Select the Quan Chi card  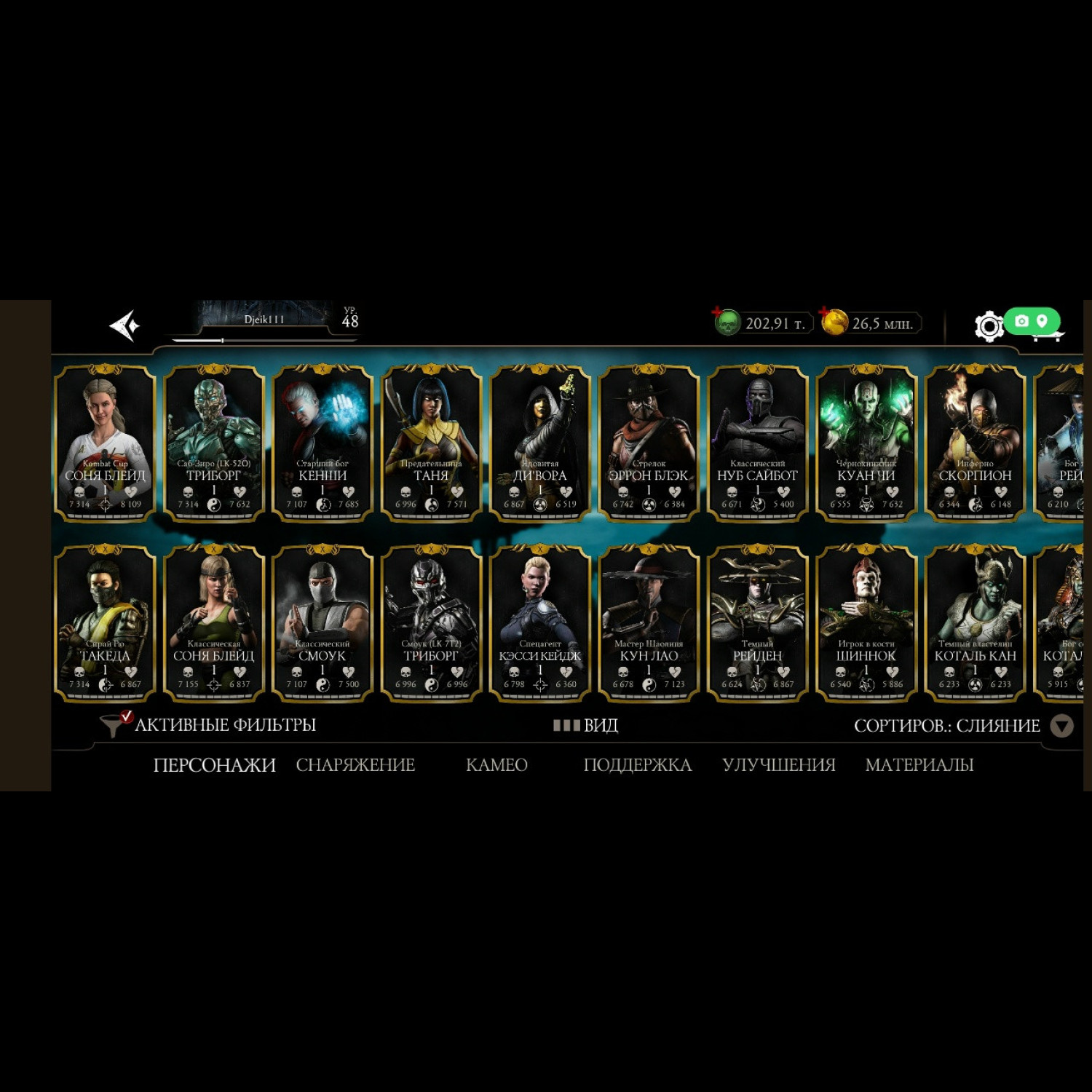point(866,443)
